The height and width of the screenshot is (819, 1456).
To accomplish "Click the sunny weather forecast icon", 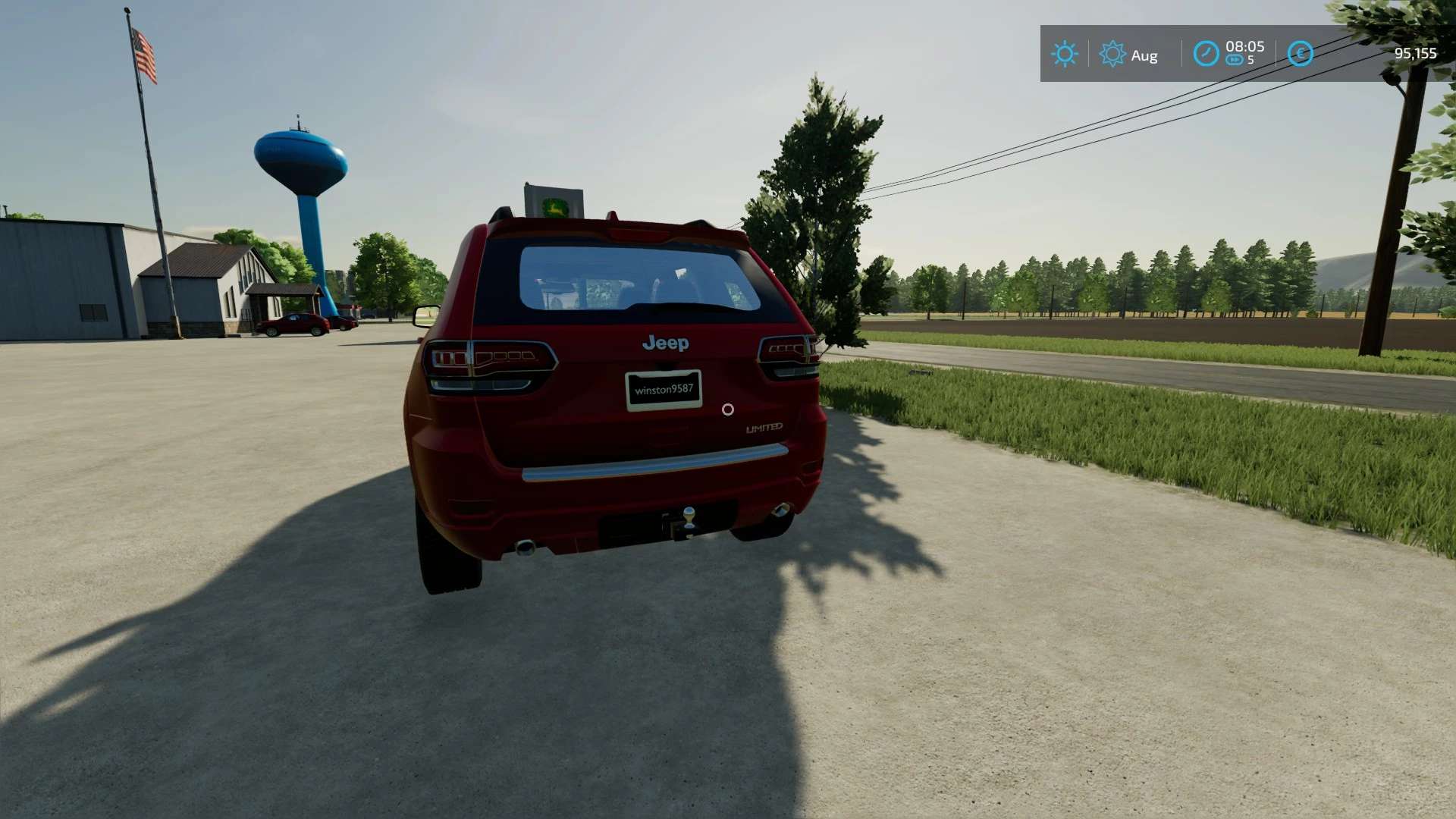I will click(x=1064, y=54).
